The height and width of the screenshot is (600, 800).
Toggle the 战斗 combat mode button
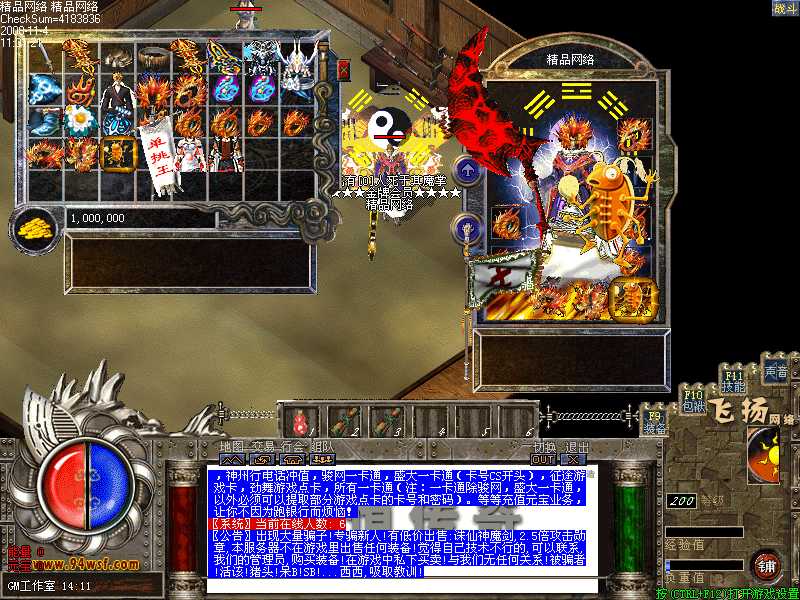click(x=785, y=9)
